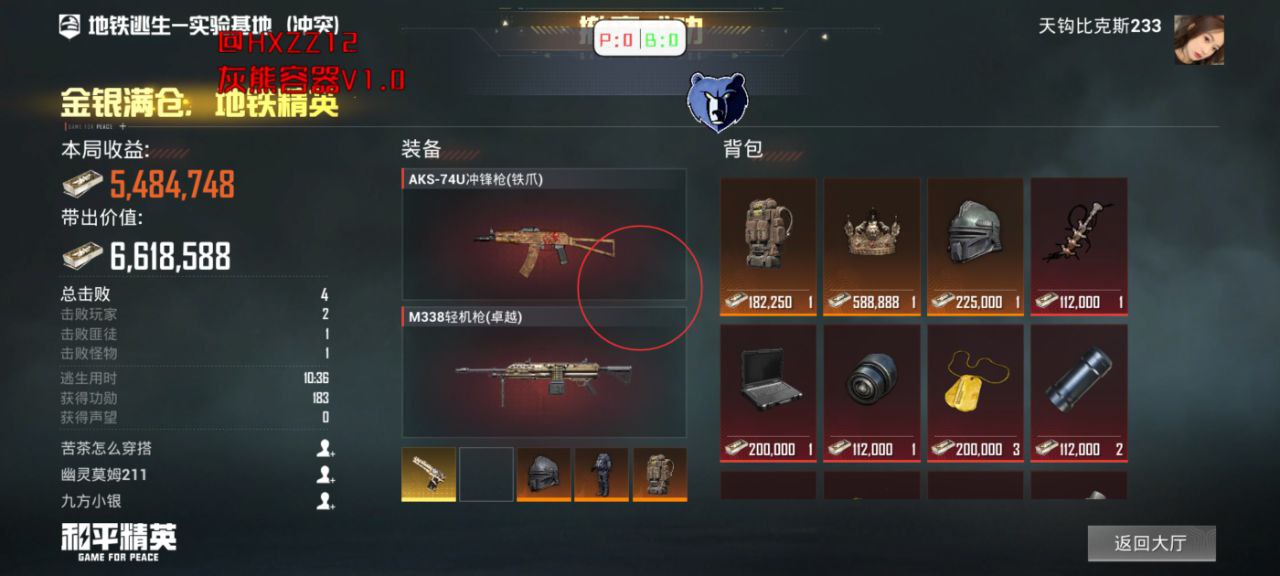Choose the camera lens loot item
This screenshot has height=576, width=1280.
pos(871,391)
